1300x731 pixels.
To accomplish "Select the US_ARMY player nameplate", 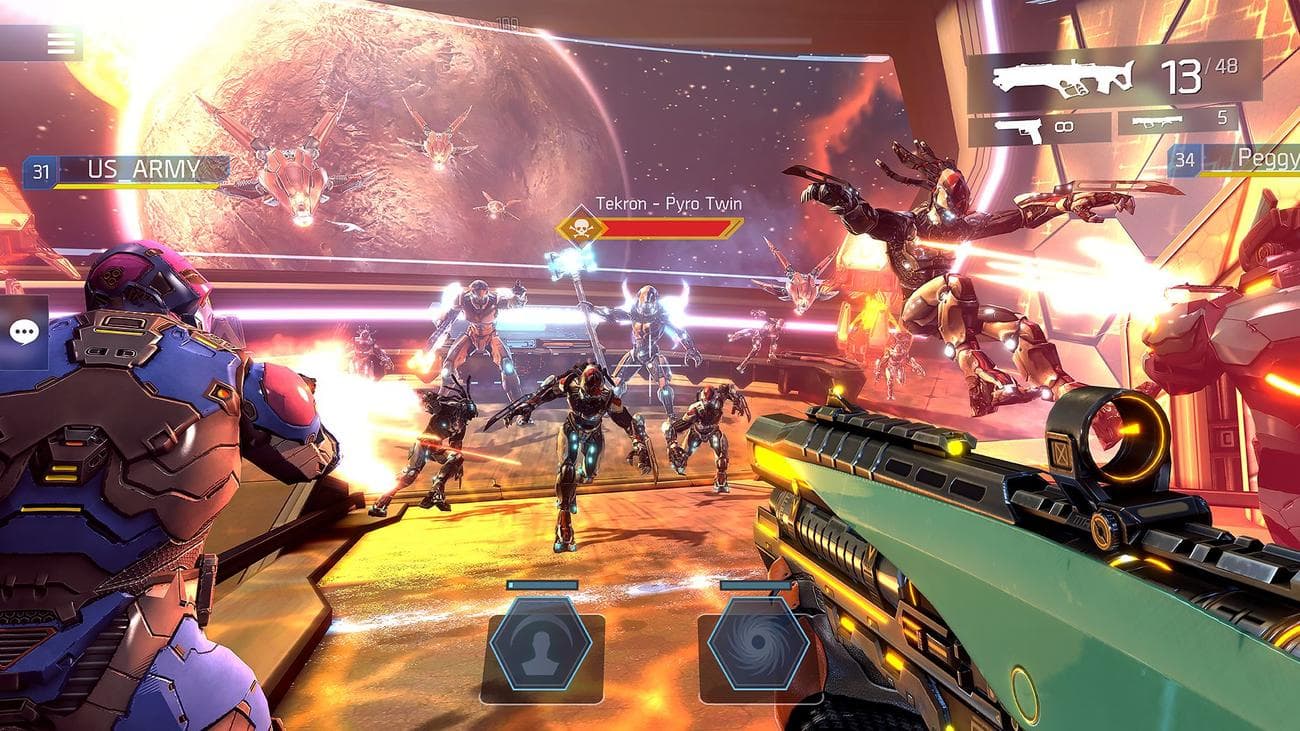I will click(143, 170).
